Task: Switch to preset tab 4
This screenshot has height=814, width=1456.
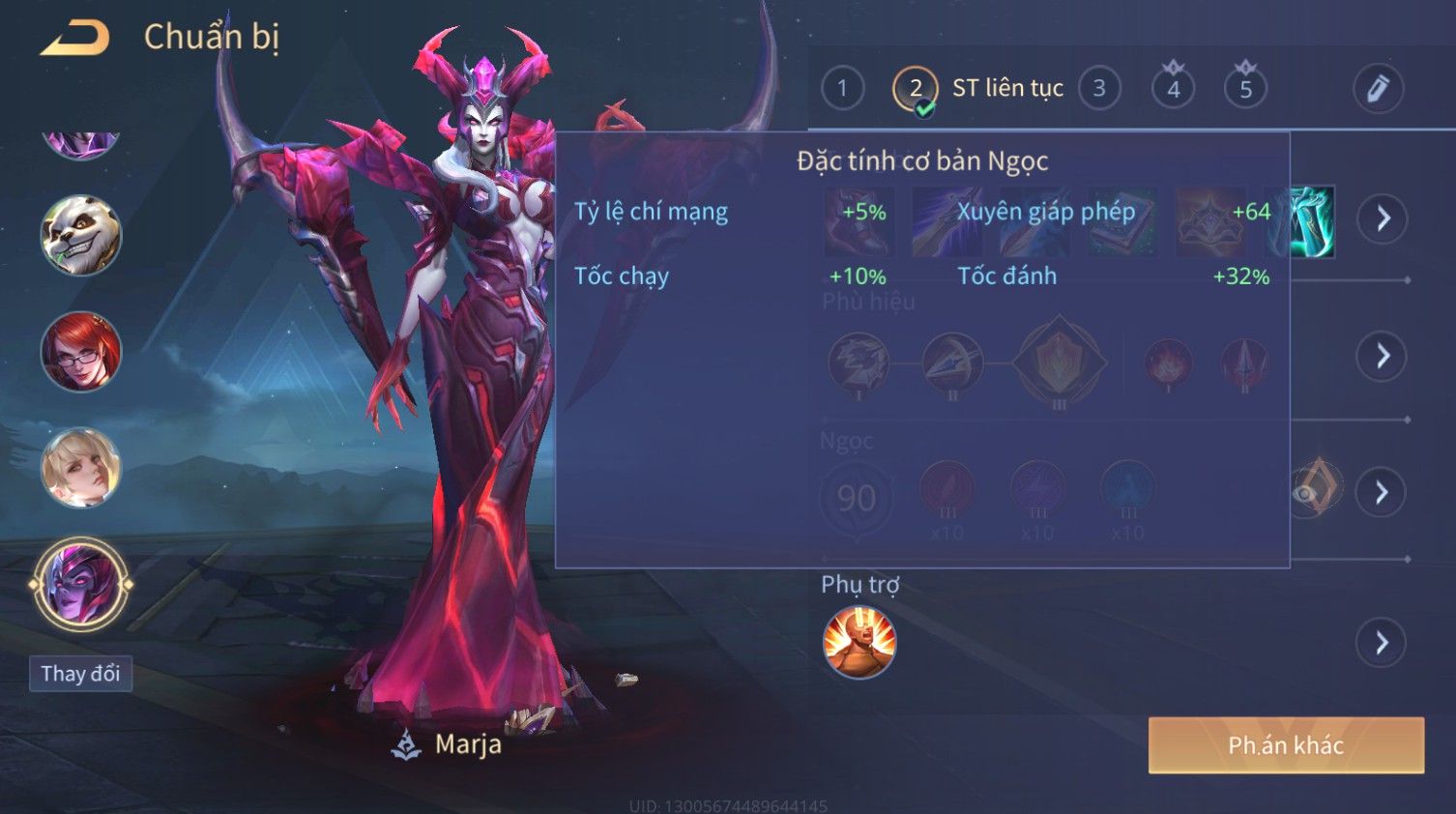Action: click(1173, 89)
